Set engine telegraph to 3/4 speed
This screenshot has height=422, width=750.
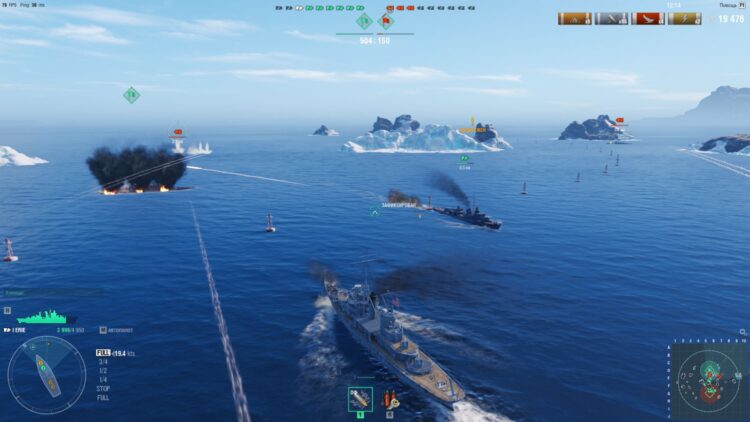(x=102, y=361)
